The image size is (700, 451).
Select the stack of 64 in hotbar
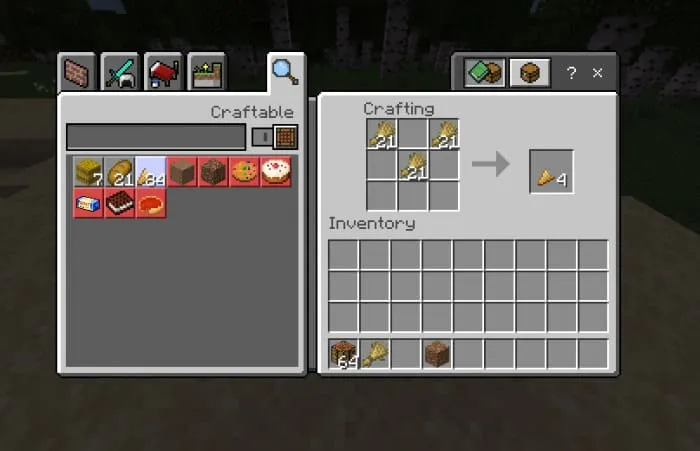(x=344, y=354)
